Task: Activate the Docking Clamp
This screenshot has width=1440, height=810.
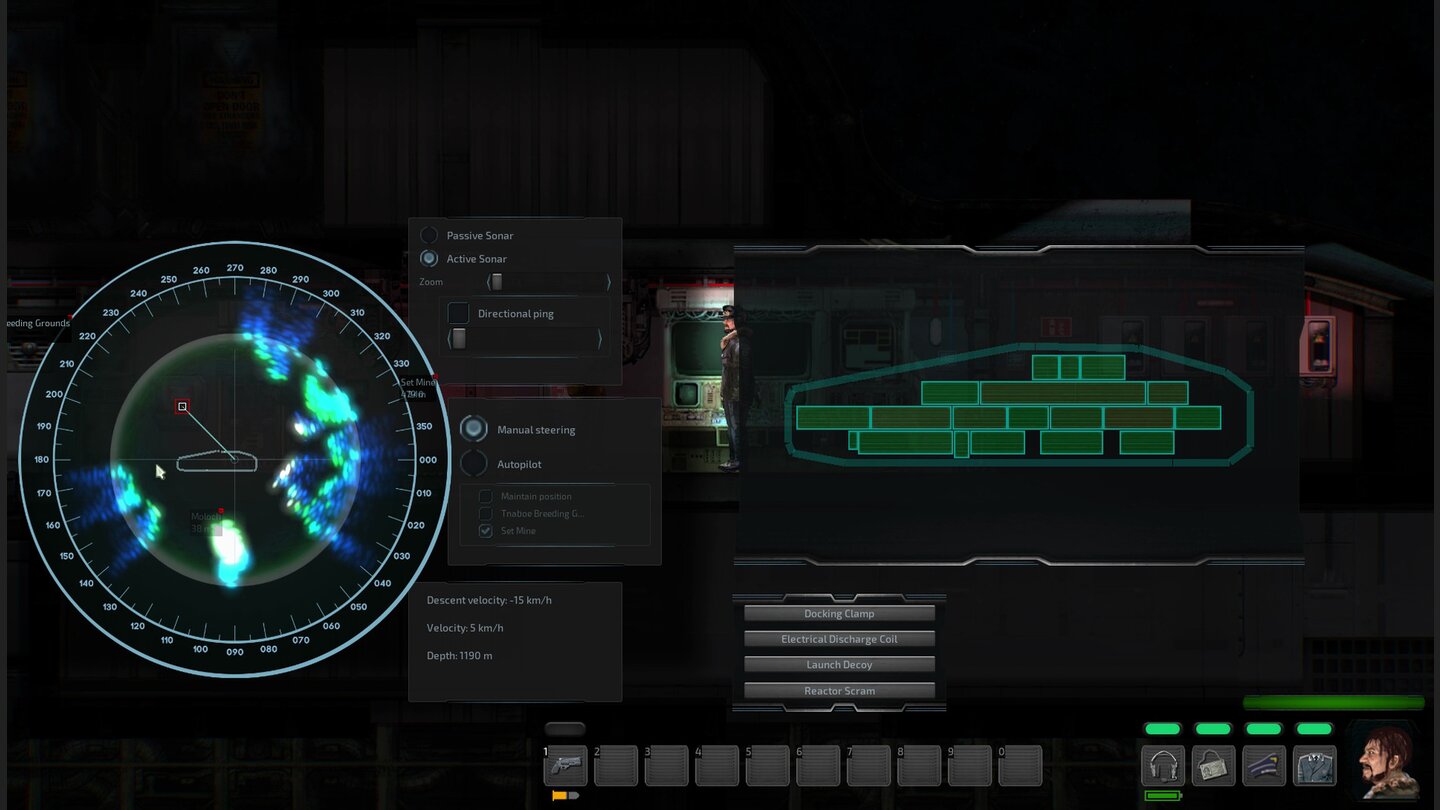Action: click(838, 613)
